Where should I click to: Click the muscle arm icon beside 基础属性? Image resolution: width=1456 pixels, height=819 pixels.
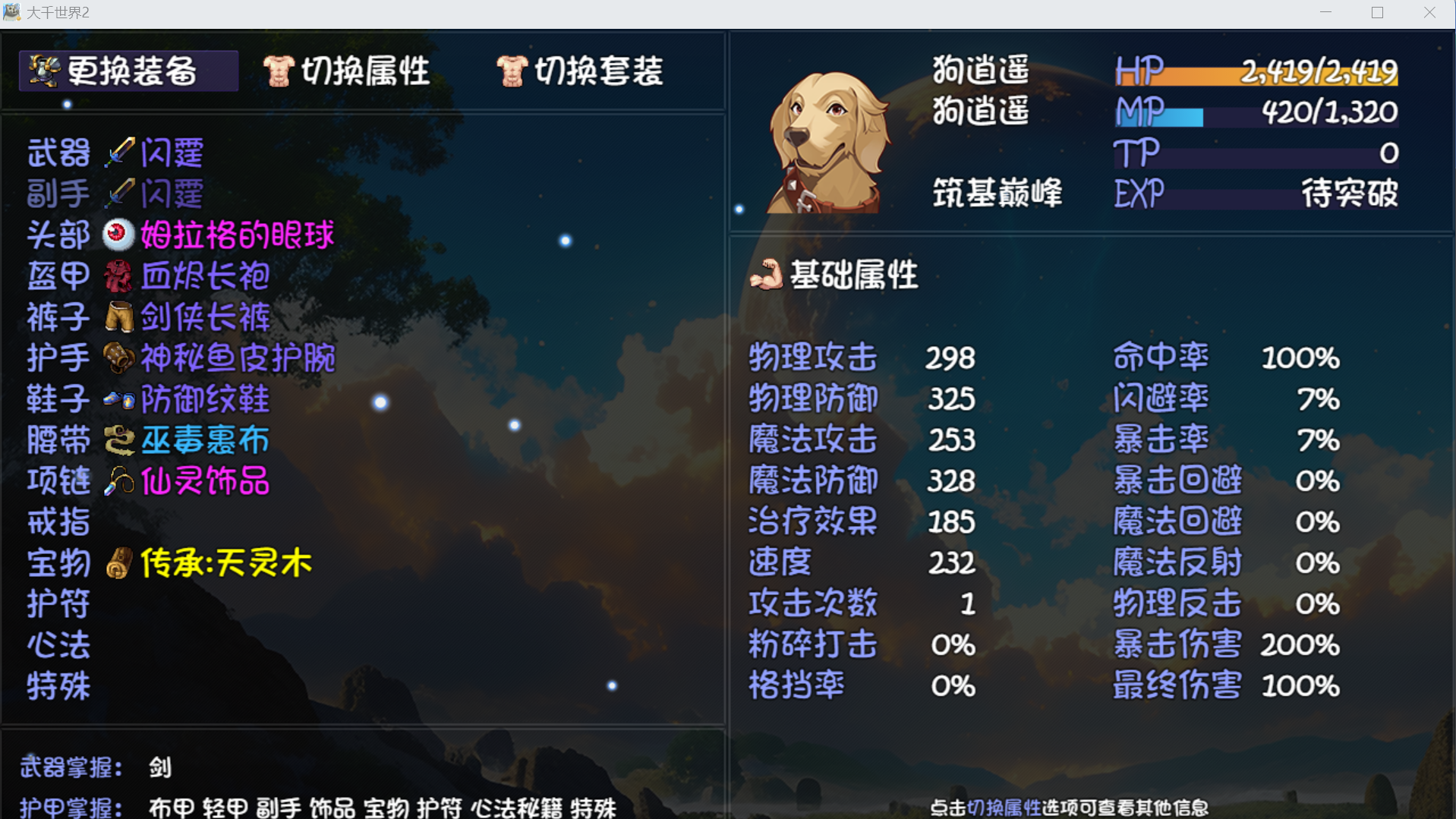(766, 276)
